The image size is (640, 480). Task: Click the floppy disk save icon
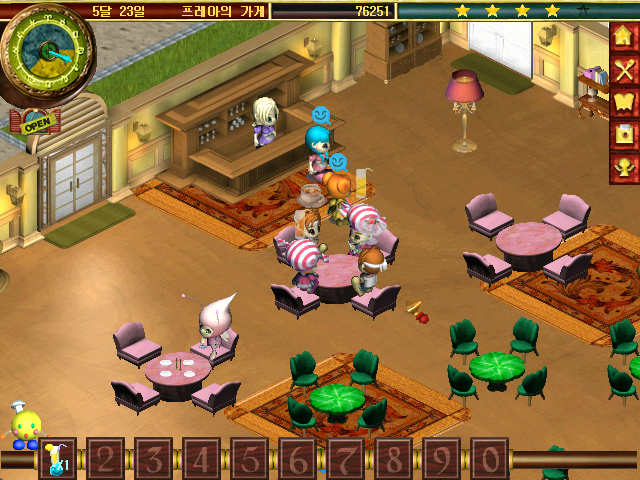pos(624,135)
